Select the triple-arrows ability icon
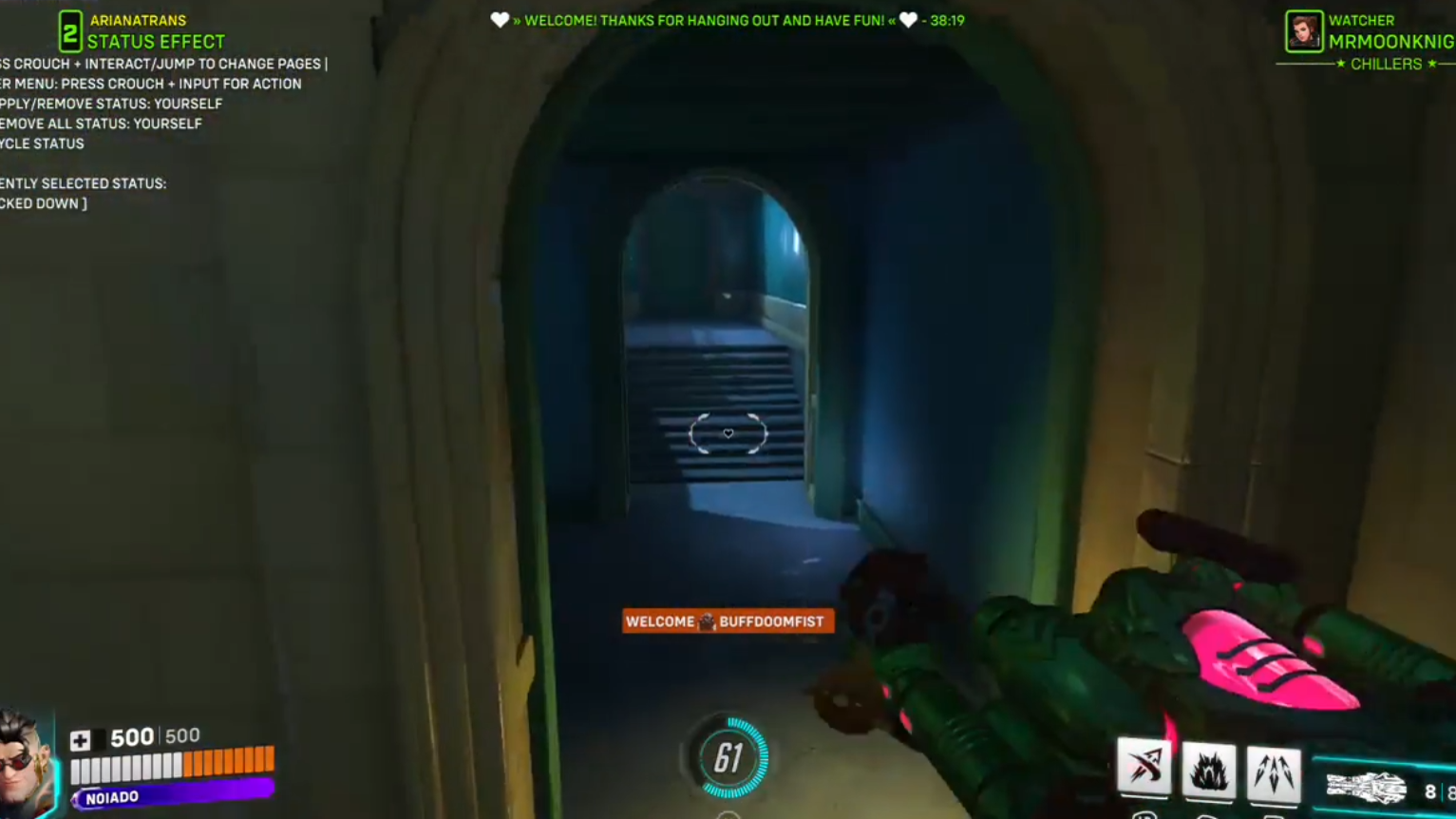The height and width of the screenshot is (819, 1456). 1275,771
